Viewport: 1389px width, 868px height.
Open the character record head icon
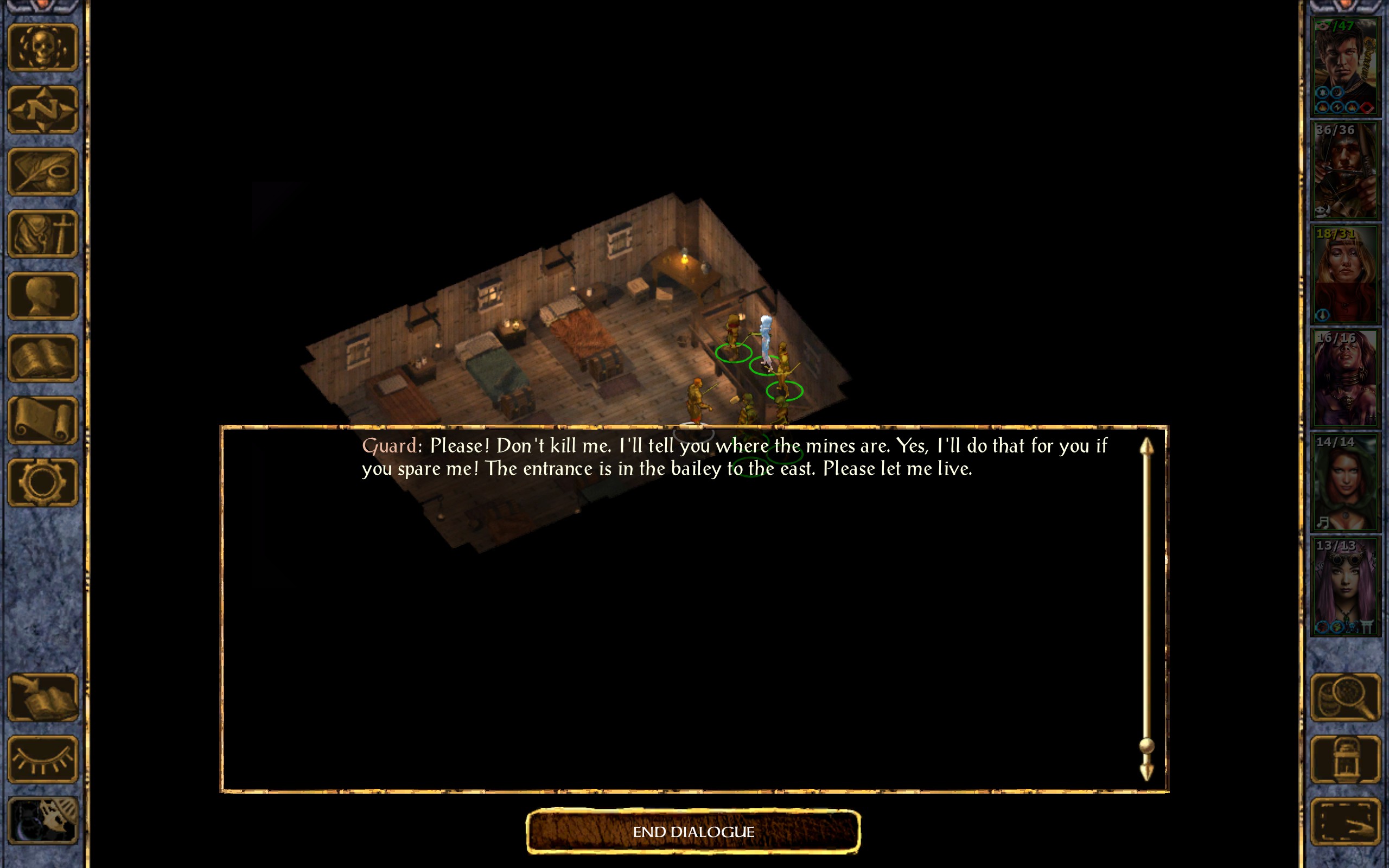(x=43, y=296)
